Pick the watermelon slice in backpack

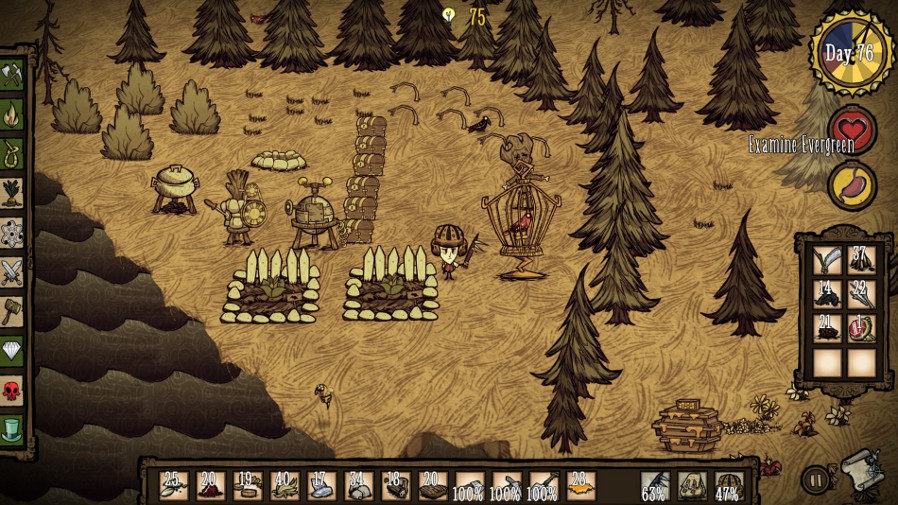pyautogui.click(x=862, y=330)
